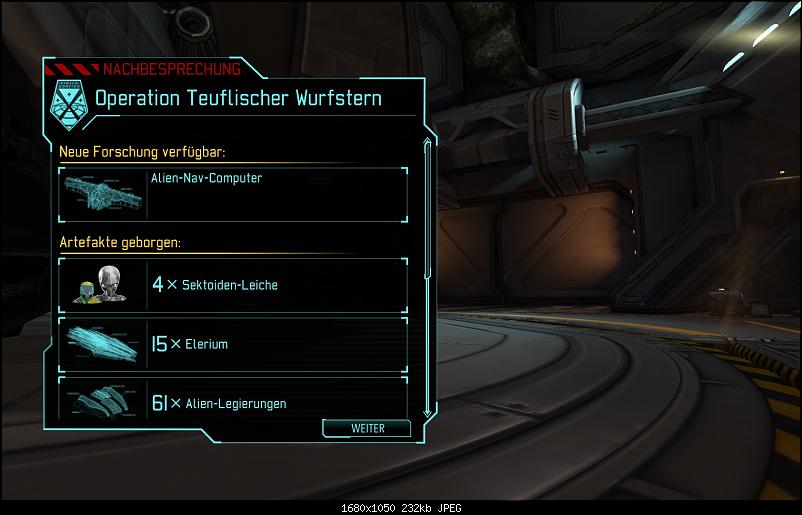Screen dimensions: 802x515
Task: Click the scrollbar's bottom down arrow
Action: click(428, 412)
